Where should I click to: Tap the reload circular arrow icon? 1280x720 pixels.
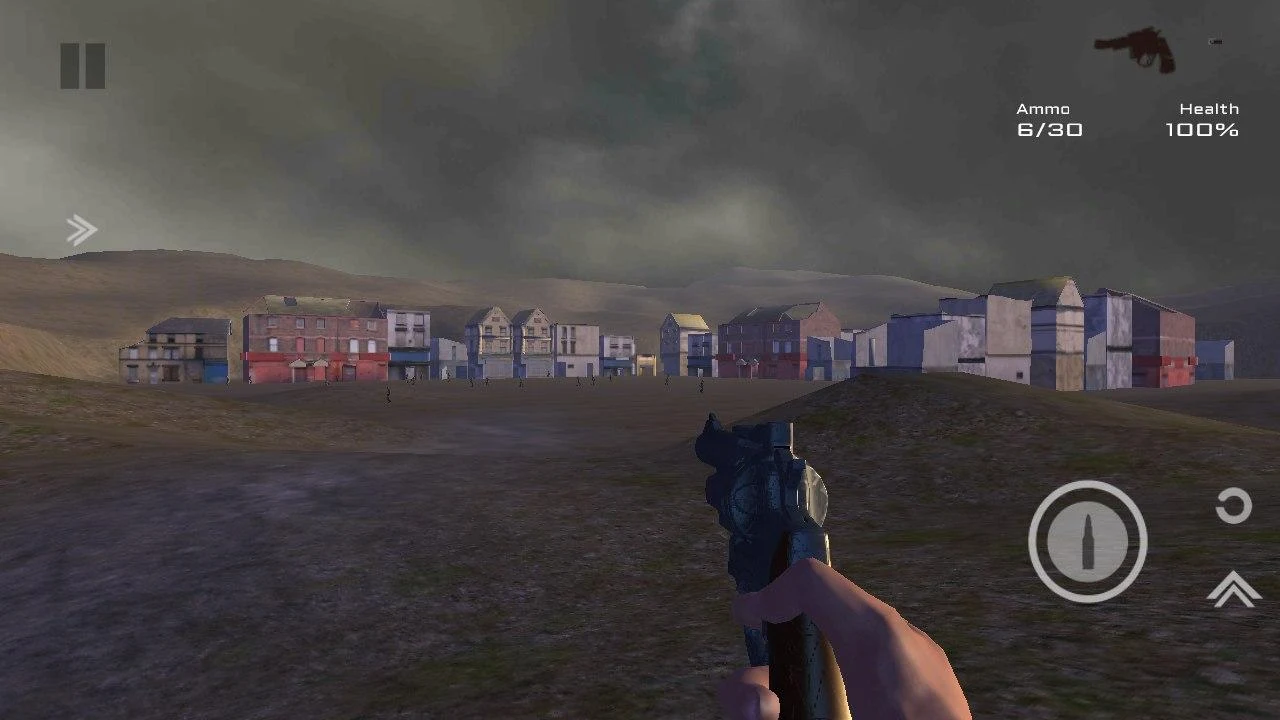[1232, 506]
